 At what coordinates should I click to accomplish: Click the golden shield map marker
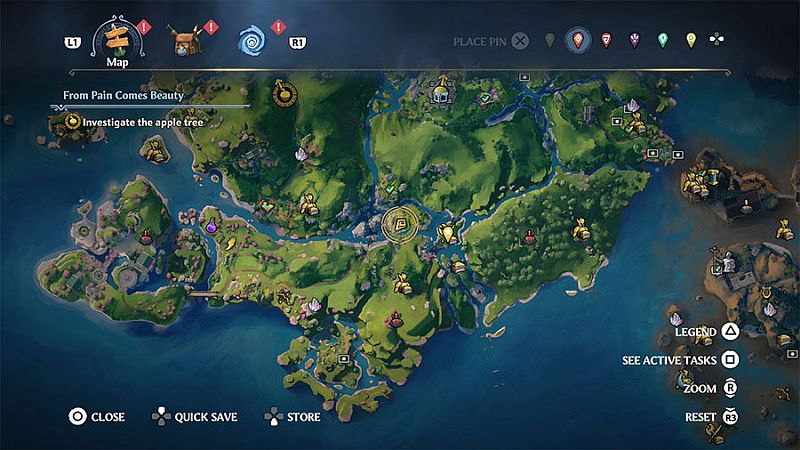tap(447, 234)
